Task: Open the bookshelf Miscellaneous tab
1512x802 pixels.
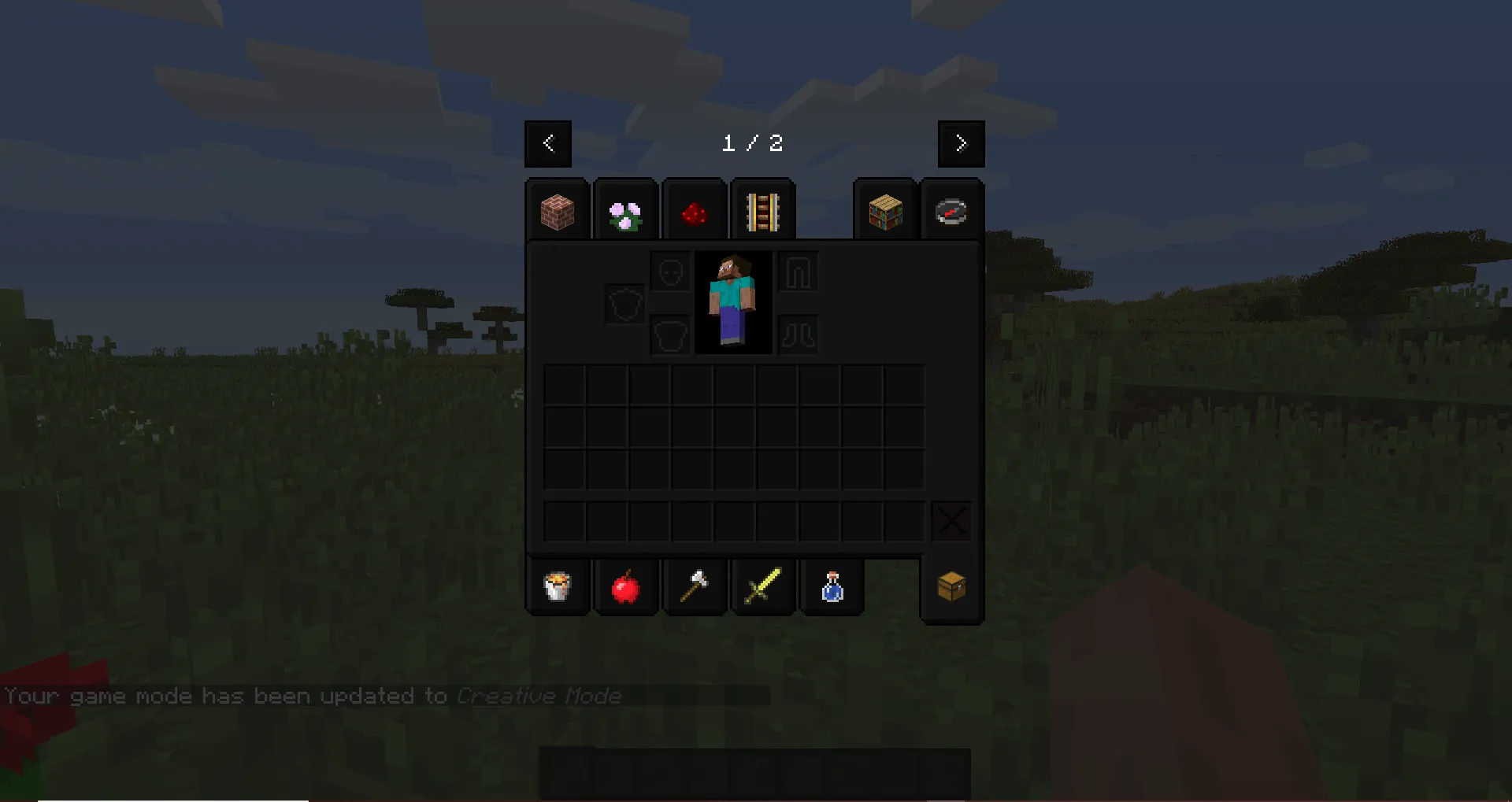Action: click(884, 210)
